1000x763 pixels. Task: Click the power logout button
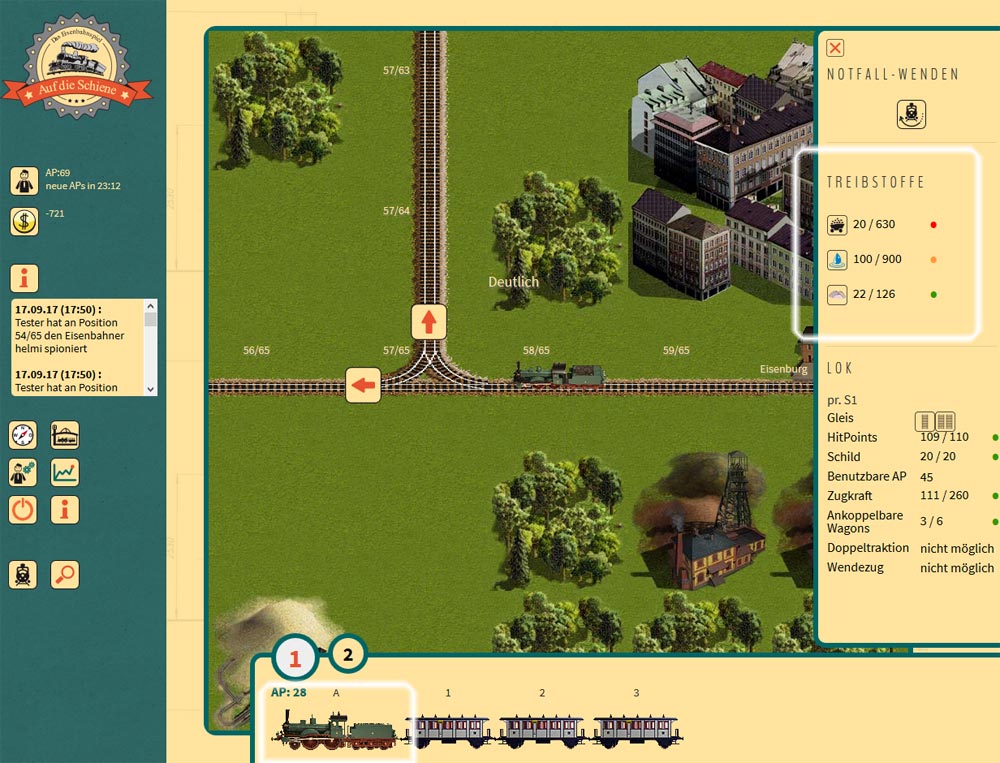pos(23,510)
